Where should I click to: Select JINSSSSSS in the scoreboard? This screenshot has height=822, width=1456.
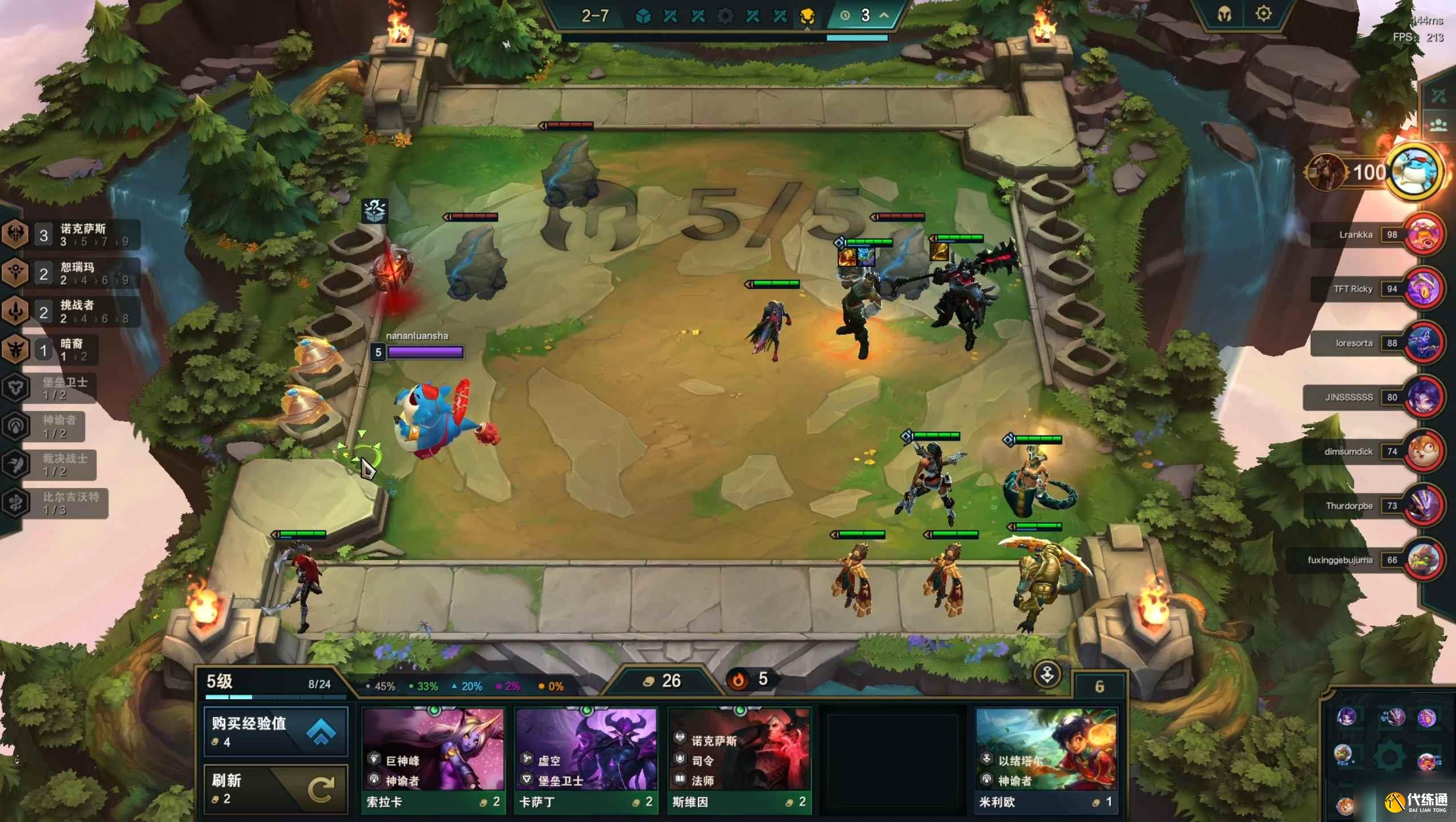[1424, 397]
